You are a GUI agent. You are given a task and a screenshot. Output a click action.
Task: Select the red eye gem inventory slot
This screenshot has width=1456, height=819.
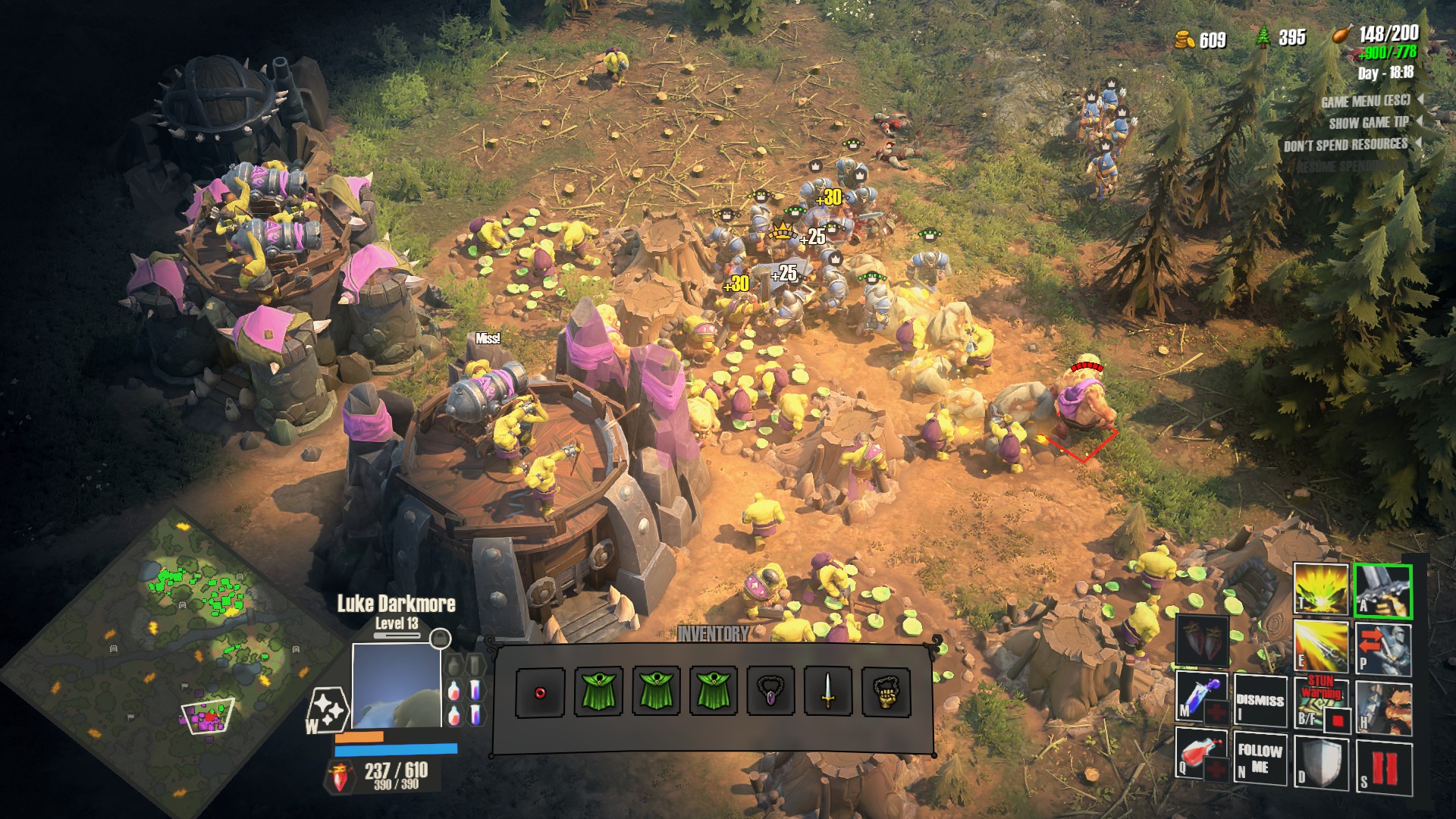(540, 692)
